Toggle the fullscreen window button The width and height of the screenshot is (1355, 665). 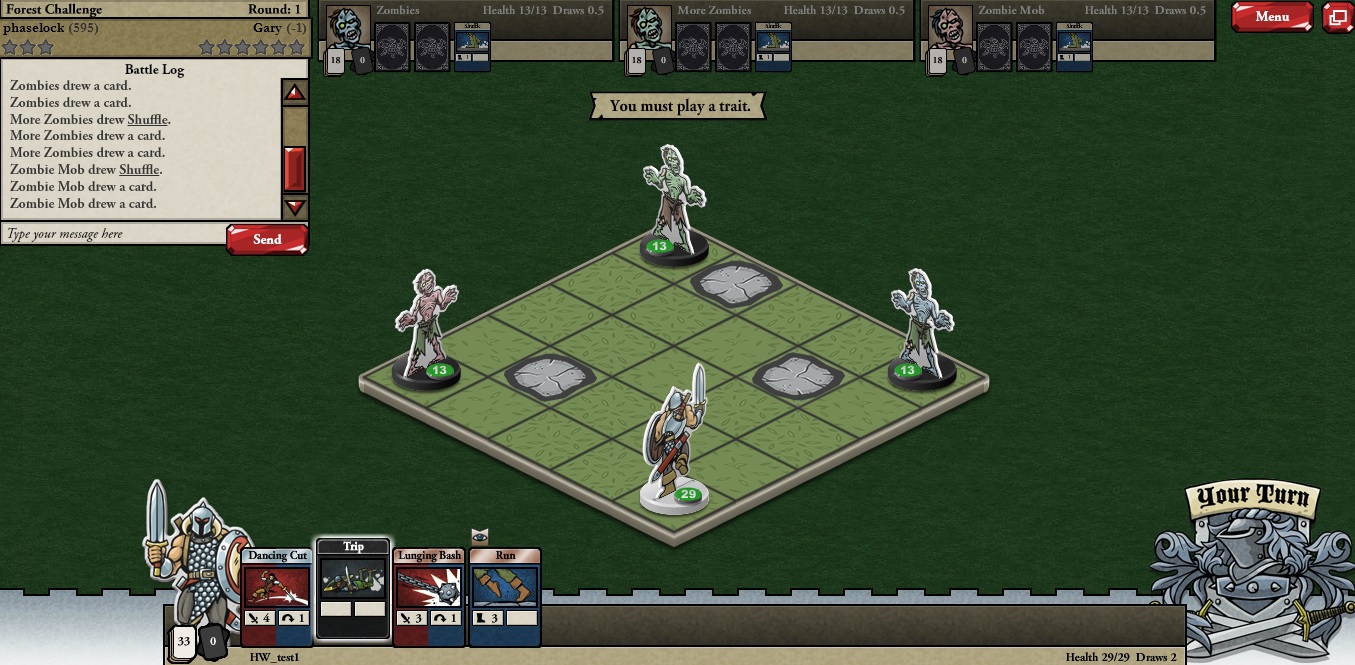click(1337, 17)
